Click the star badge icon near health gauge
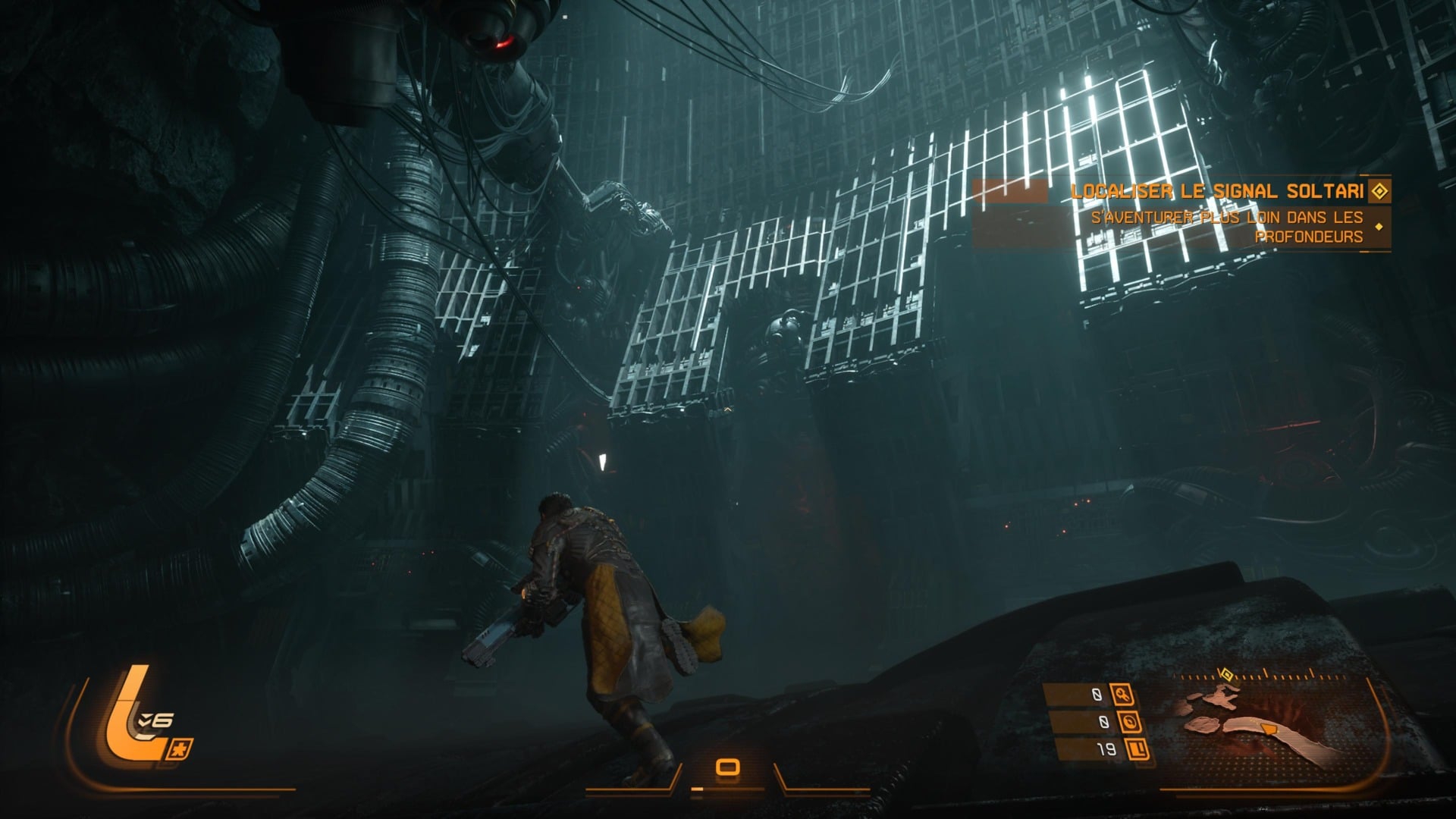The width and height of the screenshot is (1456, 819). pos(183,748)
